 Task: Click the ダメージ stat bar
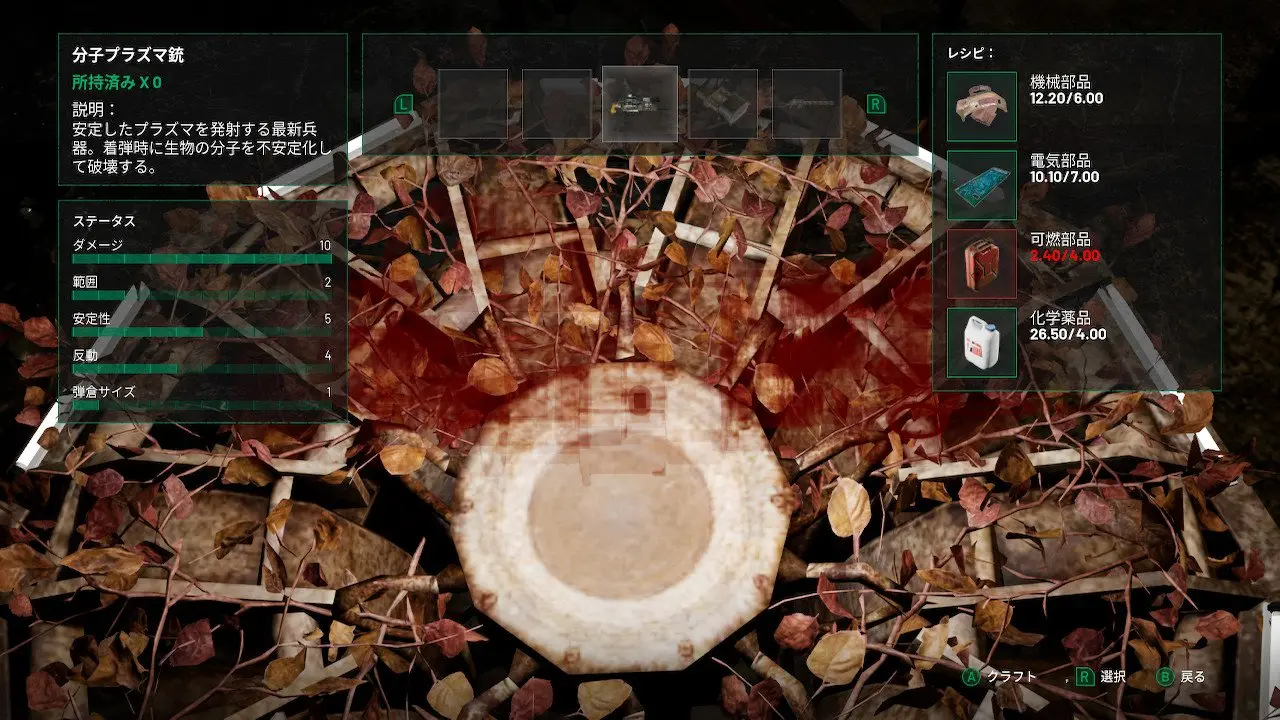(x=200, y=257)
